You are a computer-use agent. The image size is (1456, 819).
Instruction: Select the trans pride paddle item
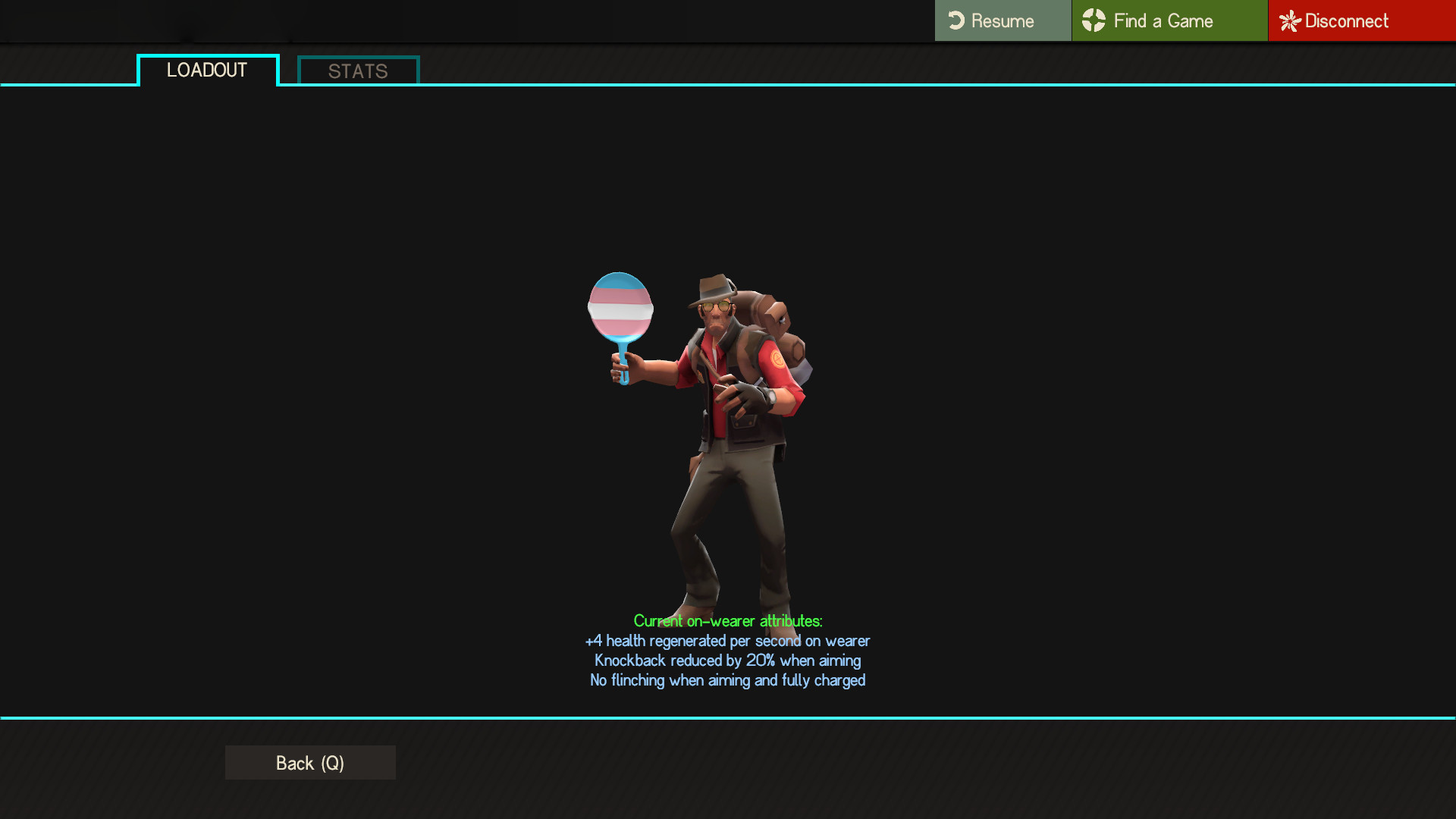point(620,307)
